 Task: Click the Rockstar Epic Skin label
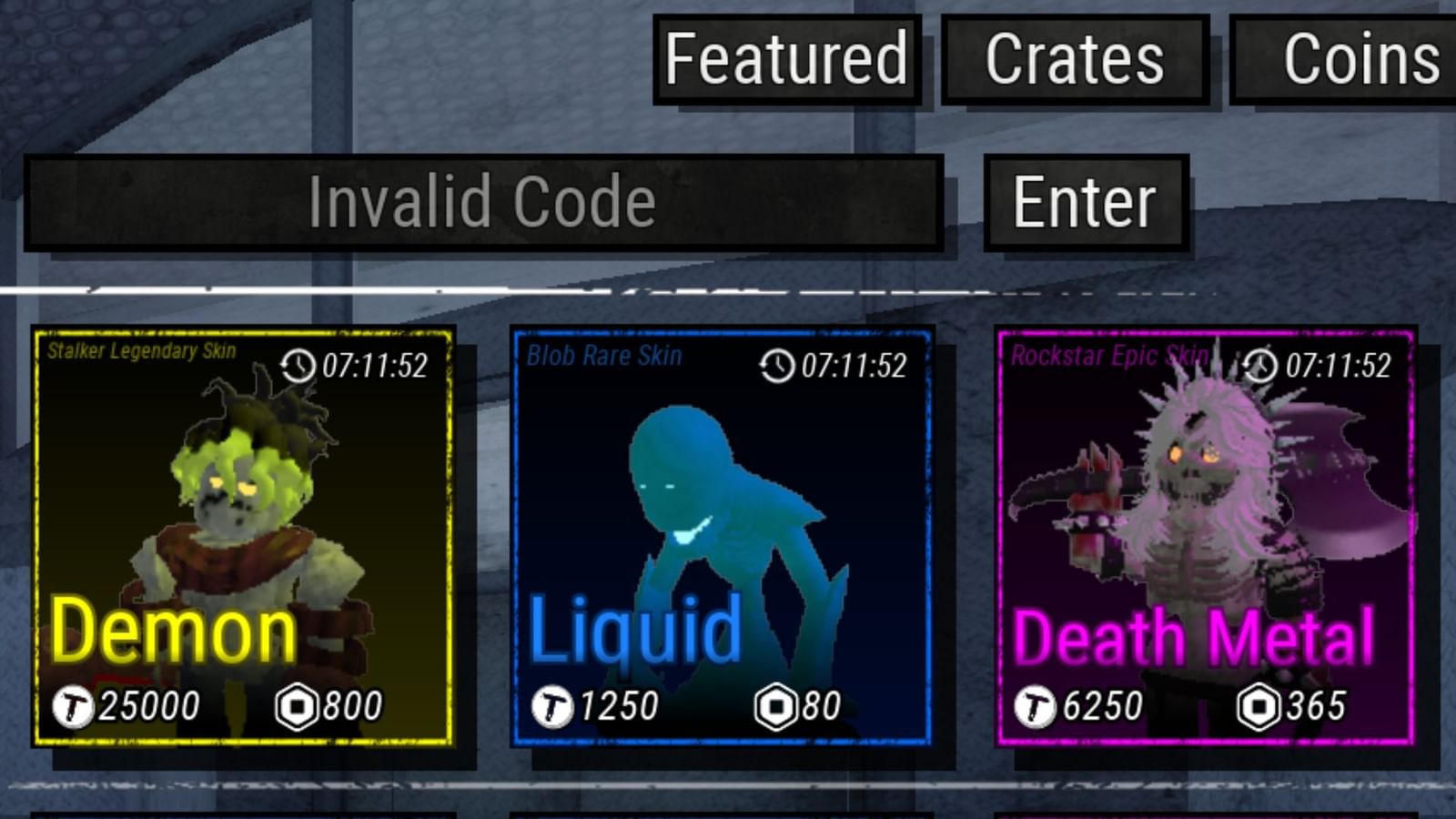(x=1110, y=356)
